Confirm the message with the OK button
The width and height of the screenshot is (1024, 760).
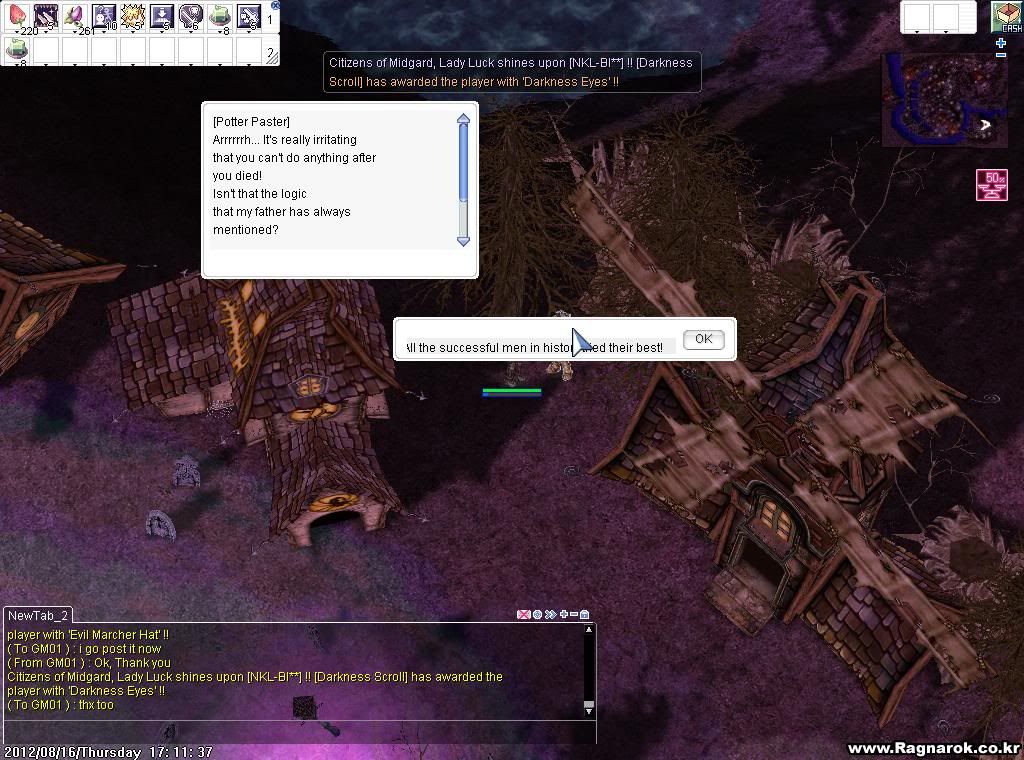tap(703, 339)
